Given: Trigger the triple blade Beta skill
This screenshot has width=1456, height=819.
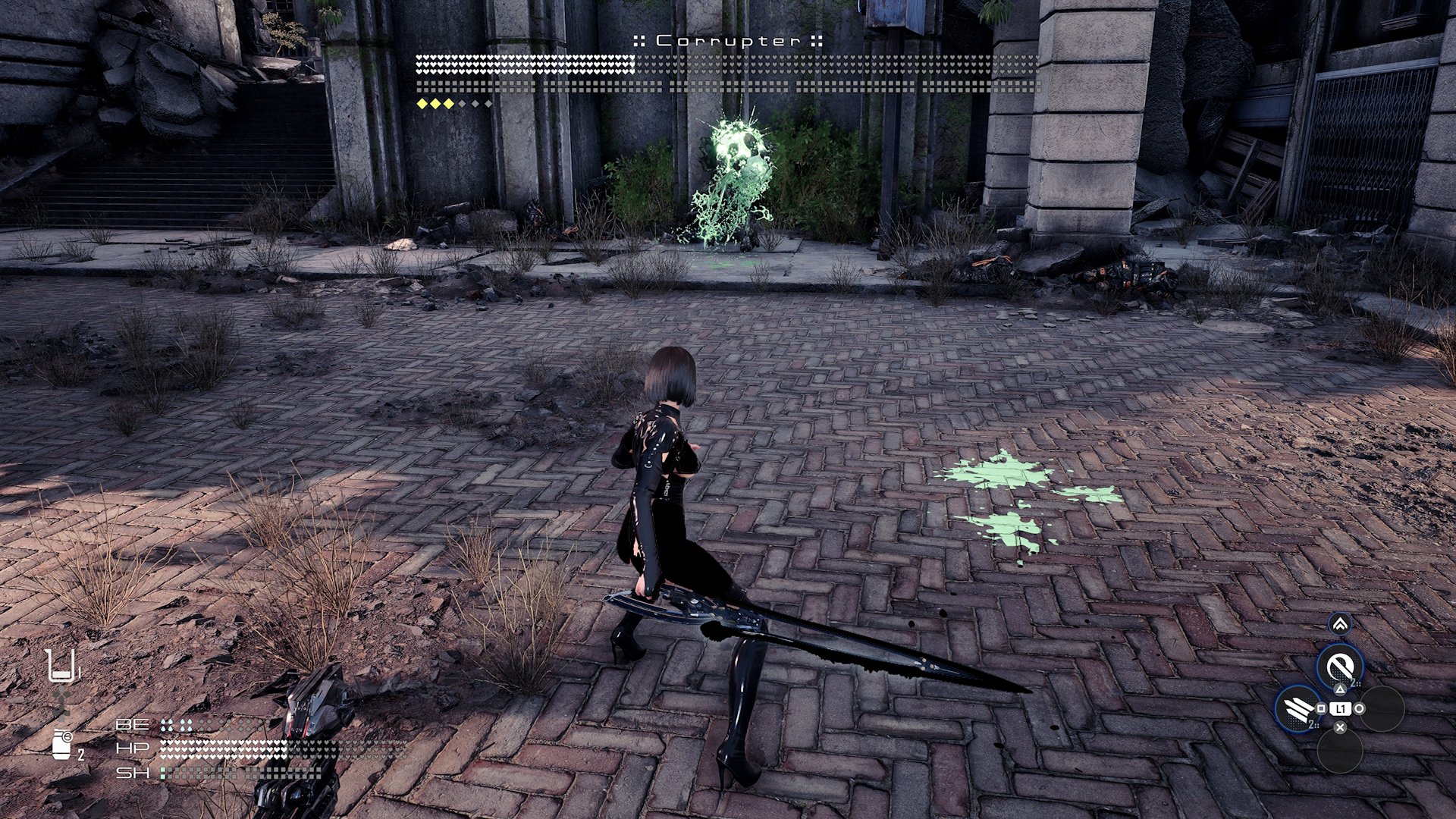Looking at the screenshot, I should point(1298,708).
